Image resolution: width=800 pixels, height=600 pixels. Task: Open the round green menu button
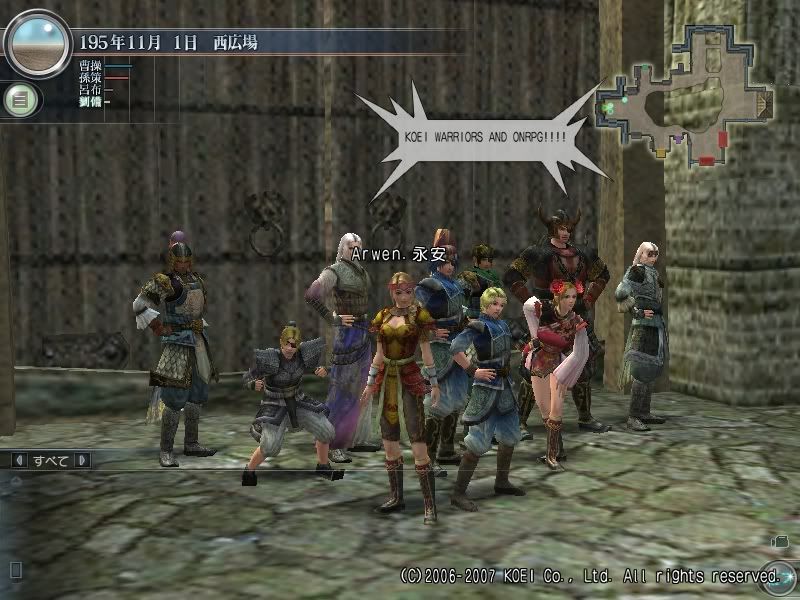18,100
